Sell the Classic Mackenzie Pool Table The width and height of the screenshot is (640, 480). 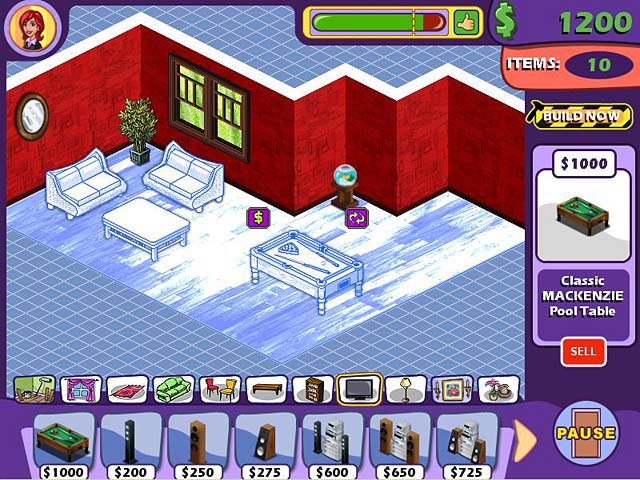click(x=583, y=351)
